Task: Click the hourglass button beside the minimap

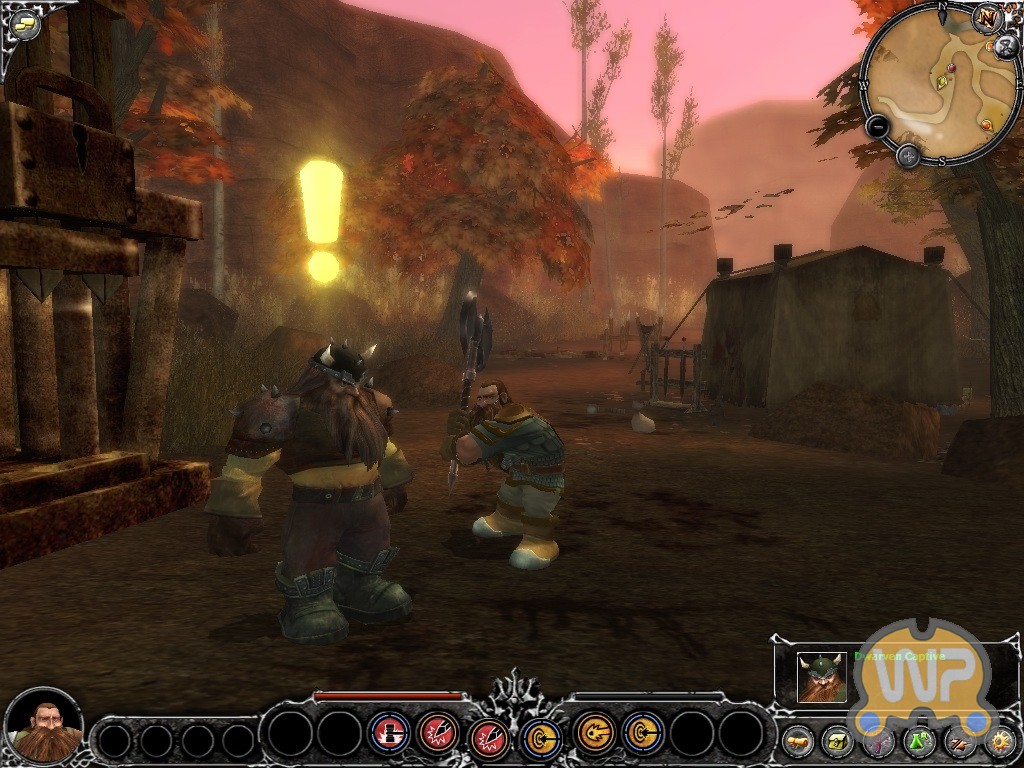Action: (1008, 45)
